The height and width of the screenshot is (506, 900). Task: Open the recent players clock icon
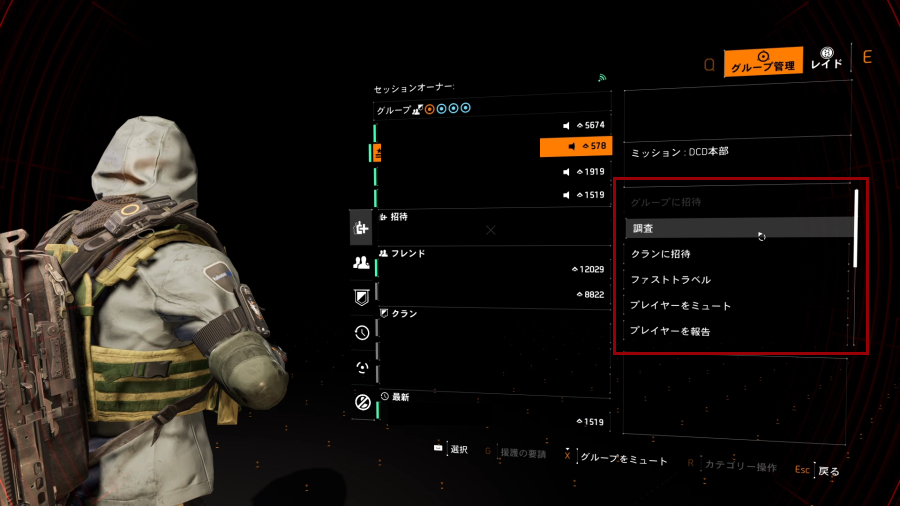point(362,333)
